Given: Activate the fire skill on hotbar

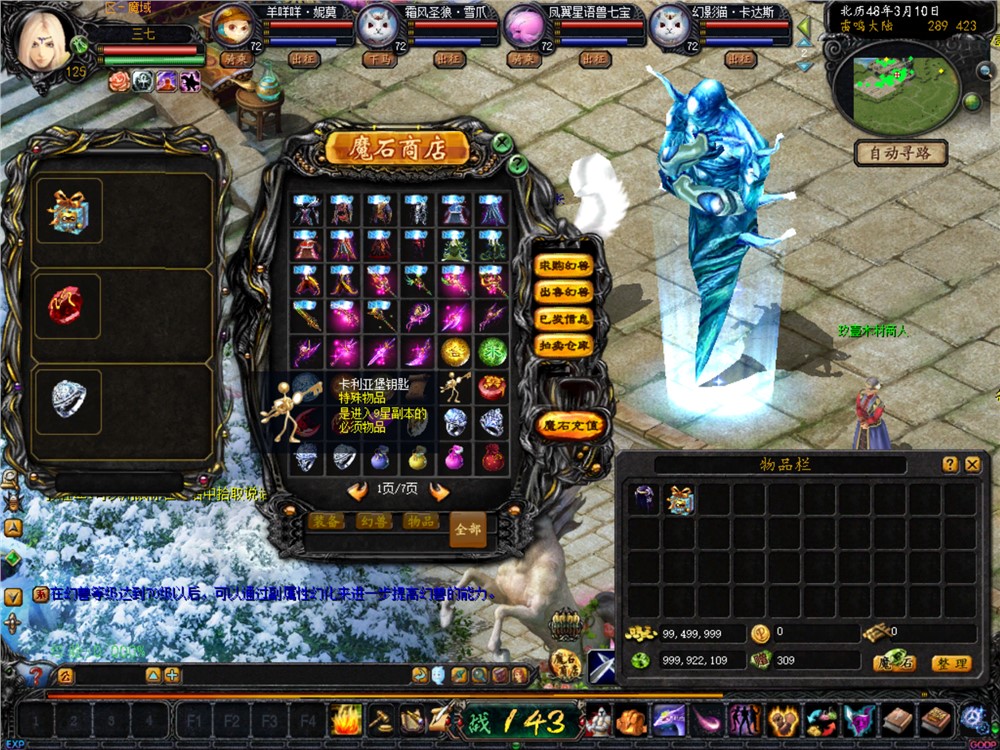Looking at the screenshot, I should point(346,720).
